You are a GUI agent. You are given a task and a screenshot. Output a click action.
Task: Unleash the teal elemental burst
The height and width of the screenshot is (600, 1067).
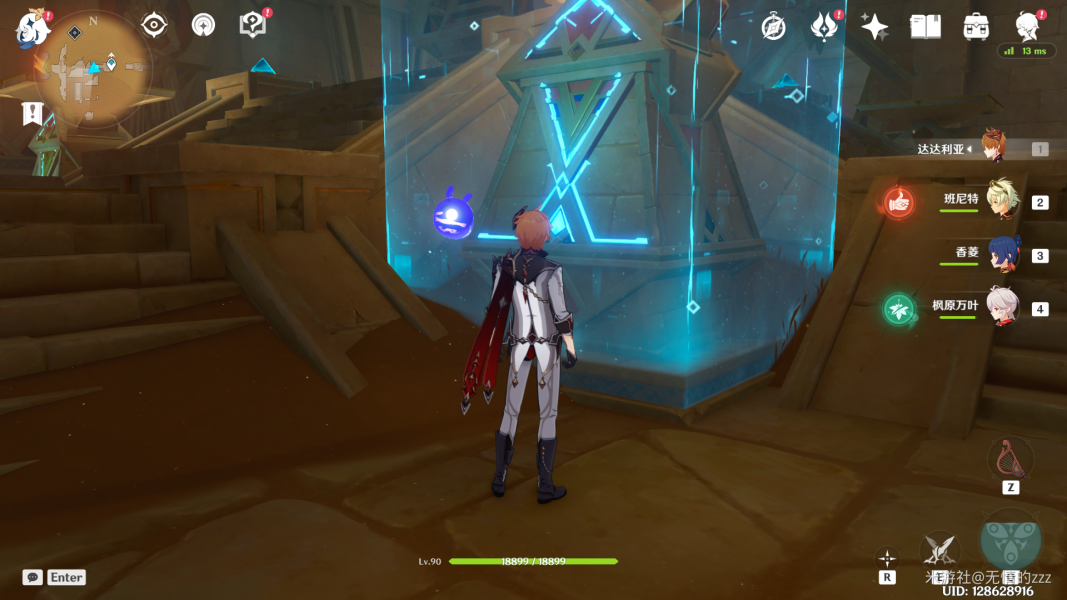tap(1010, 541)
